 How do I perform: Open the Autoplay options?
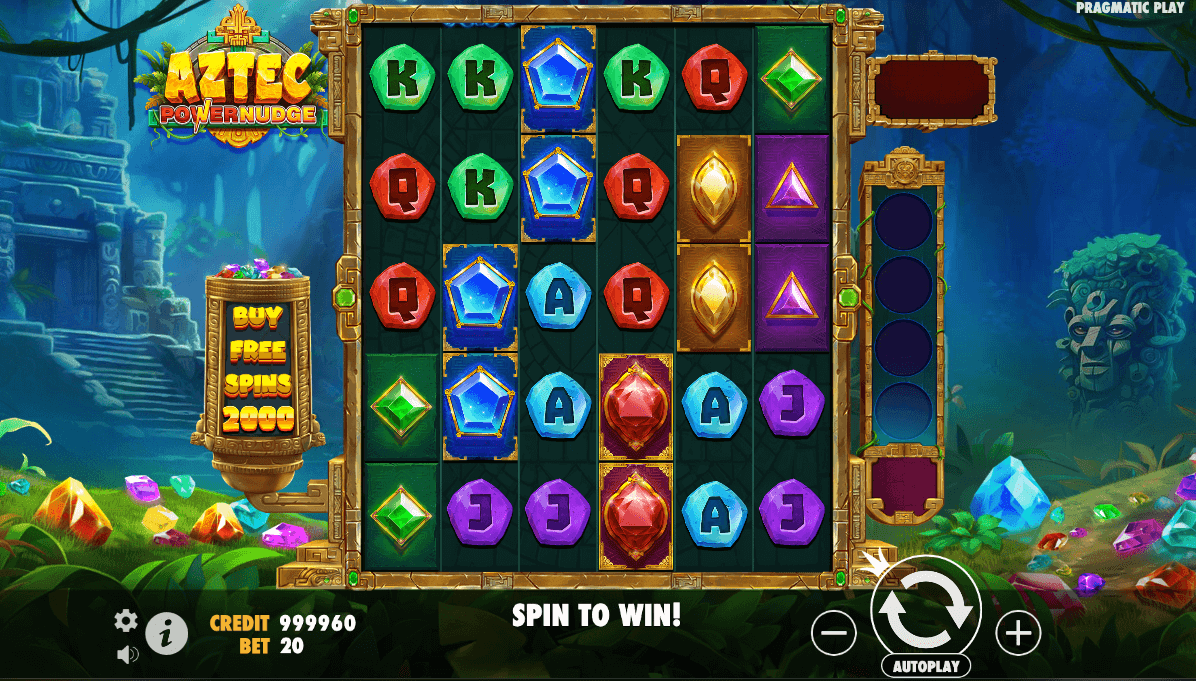[926, 666]
